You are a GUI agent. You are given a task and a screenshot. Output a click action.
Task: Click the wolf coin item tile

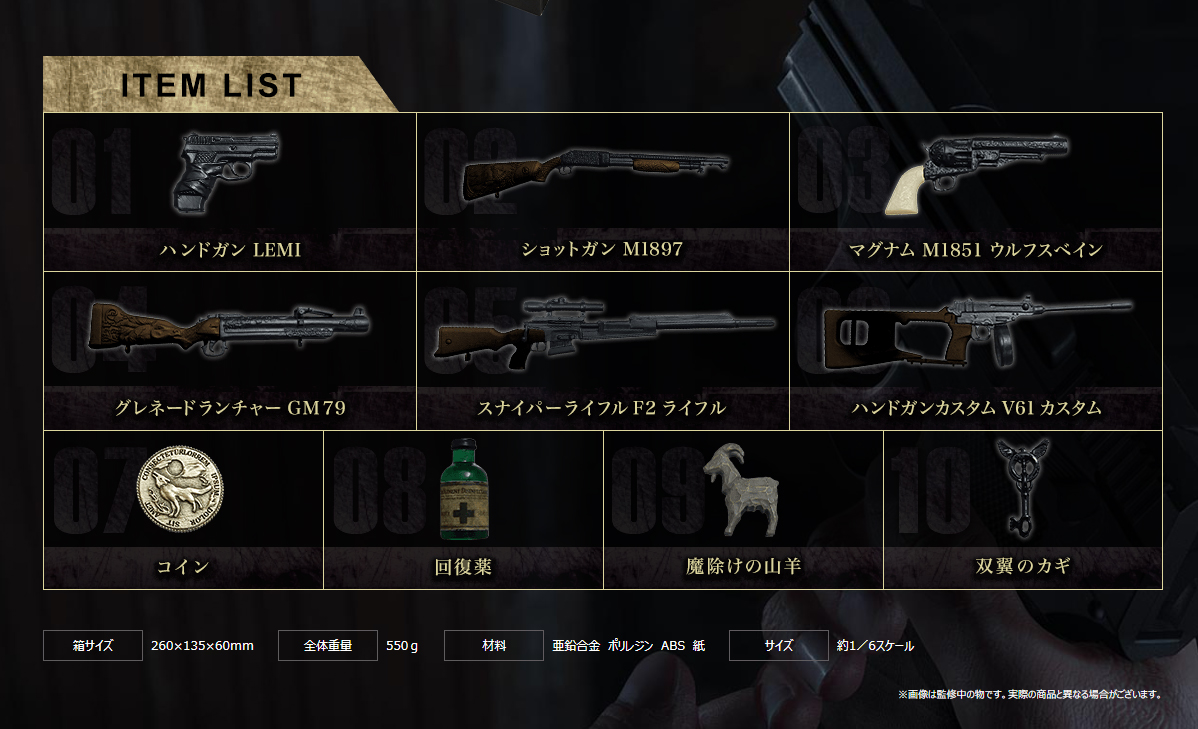183,509
